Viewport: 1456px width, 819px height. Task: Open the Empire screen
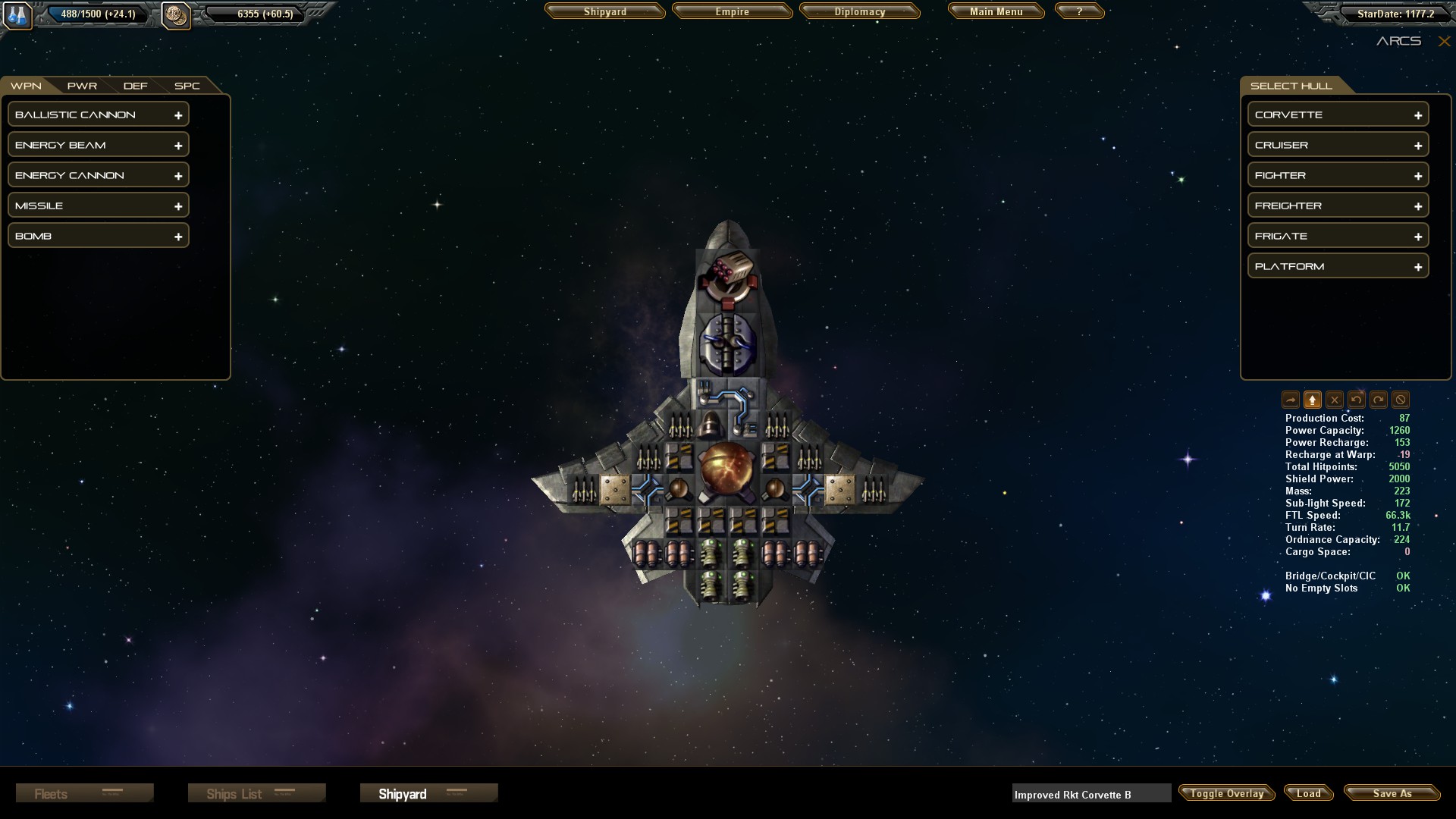pos(732,12)
